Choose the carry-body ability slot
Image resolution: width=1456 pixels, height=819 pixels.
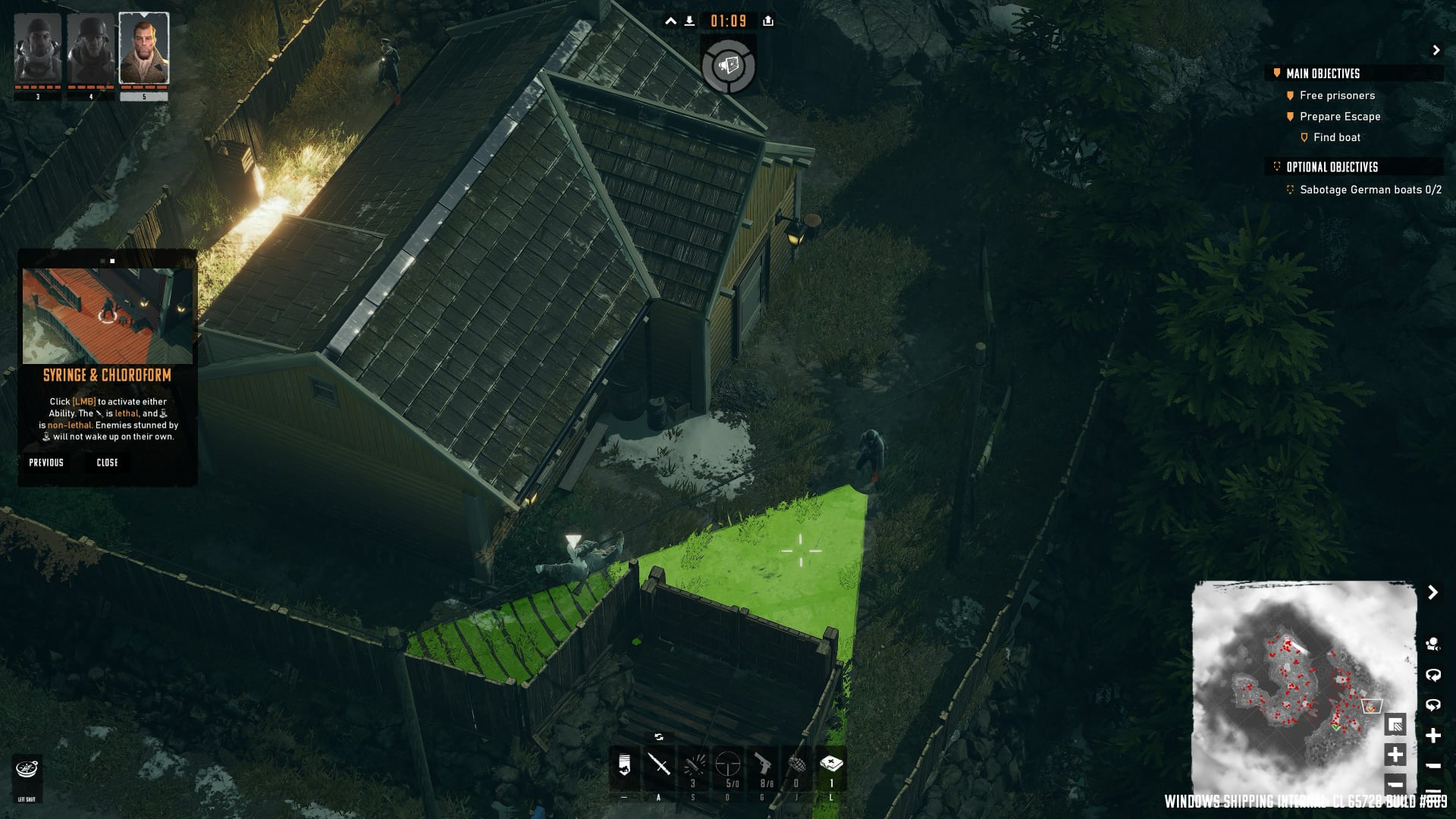click(624, 764)
